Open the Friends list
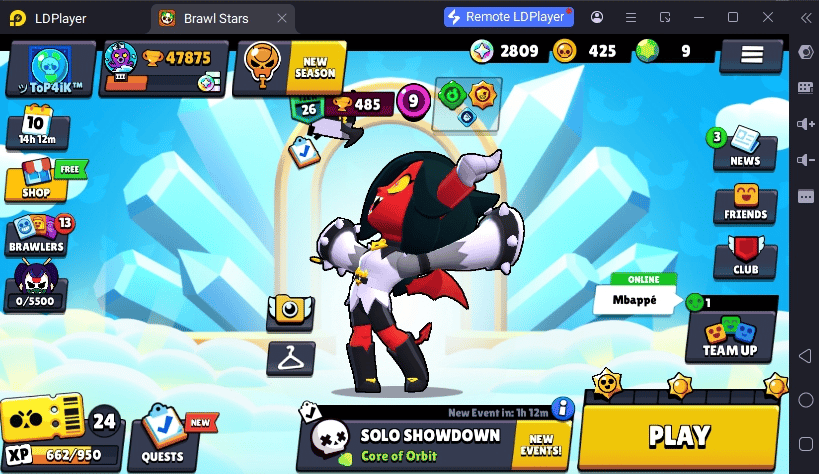The image size is (819, 474). (x=745, y=203)
